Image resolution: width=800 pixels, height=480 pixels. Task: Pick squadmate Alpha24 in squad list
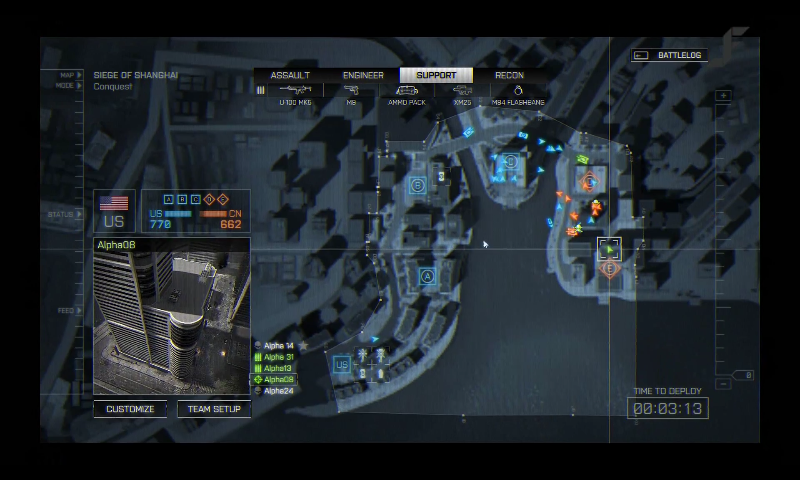click(x=278, y=391)
